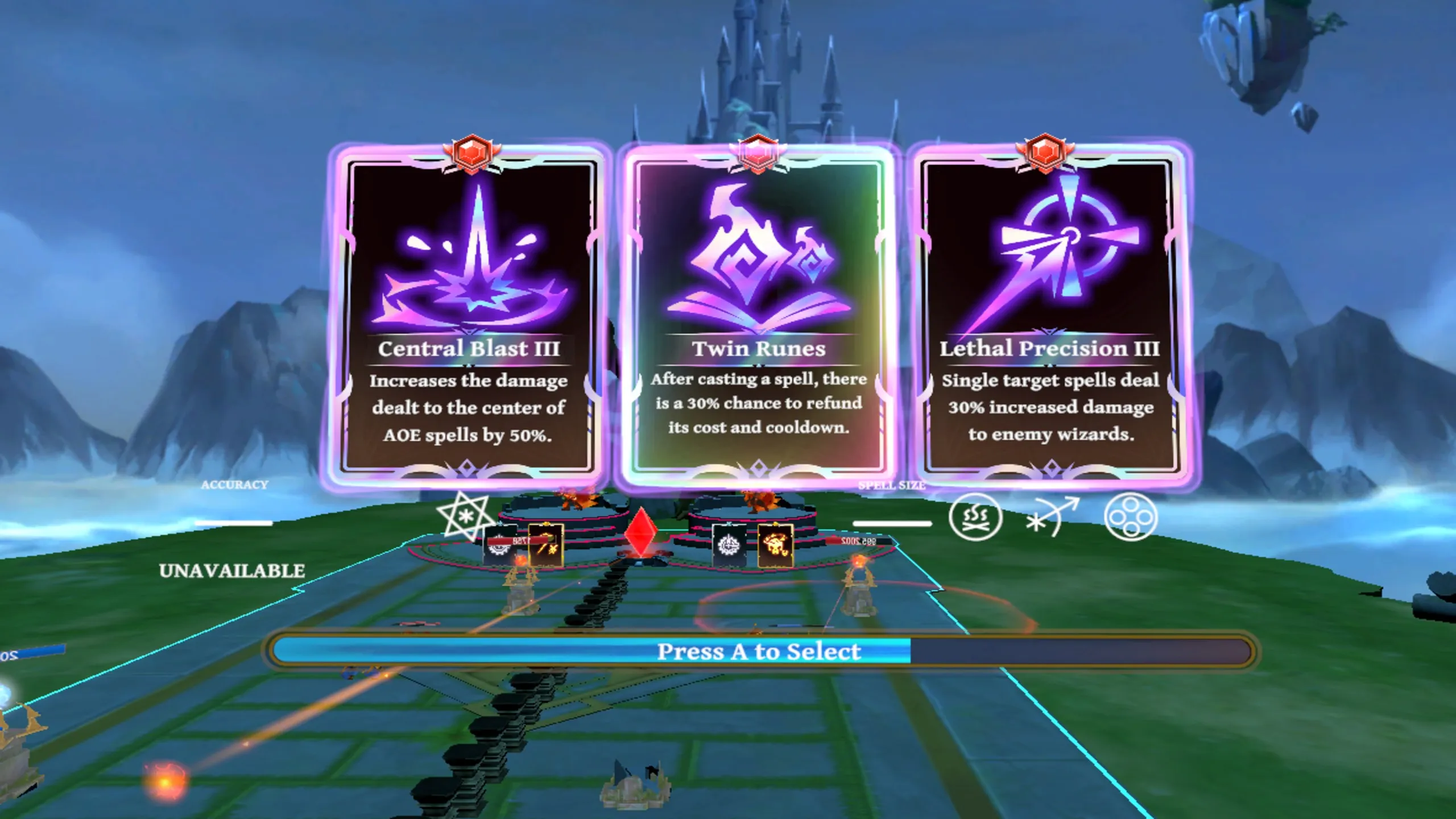
Task: Activate the circled steam waves icon
Action: point(975,517)
